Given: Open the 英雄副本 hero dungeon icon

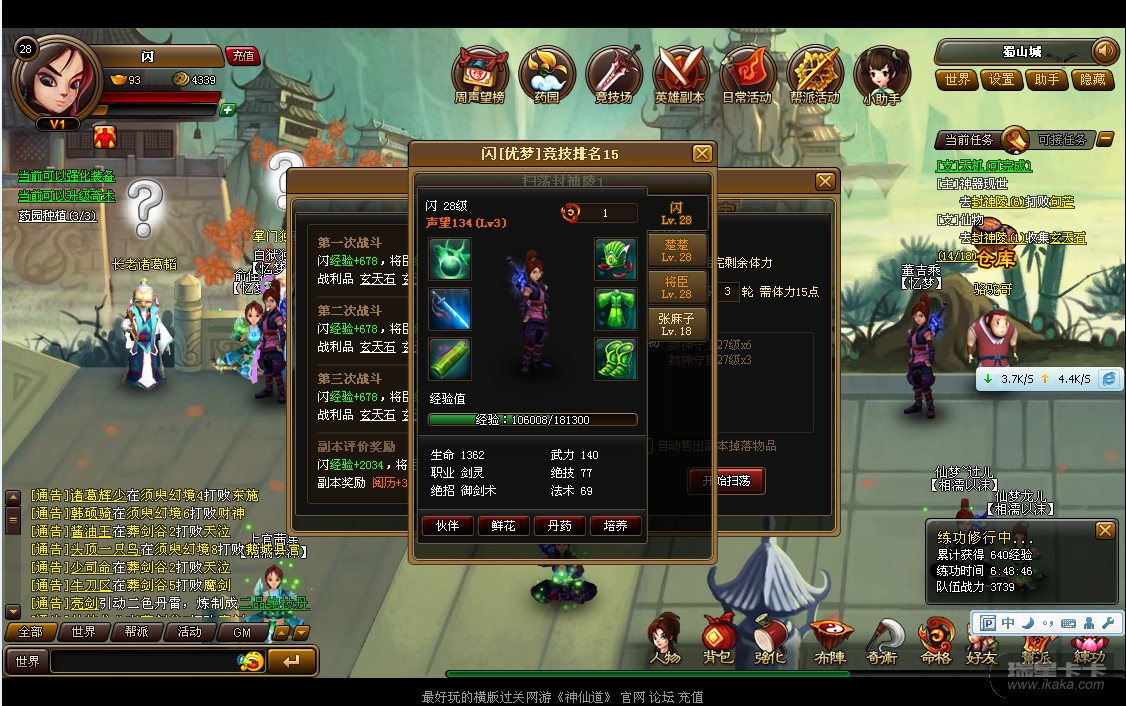Looking at the screenshot, I should coord(680,73).
